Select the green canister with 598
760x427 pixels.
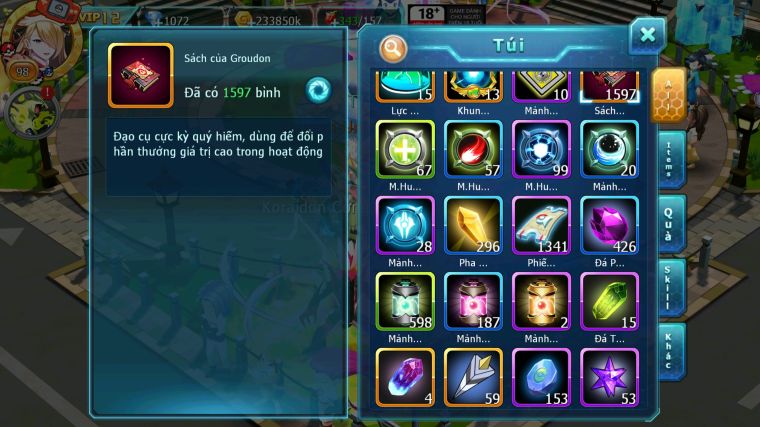[x=405, y=301]
